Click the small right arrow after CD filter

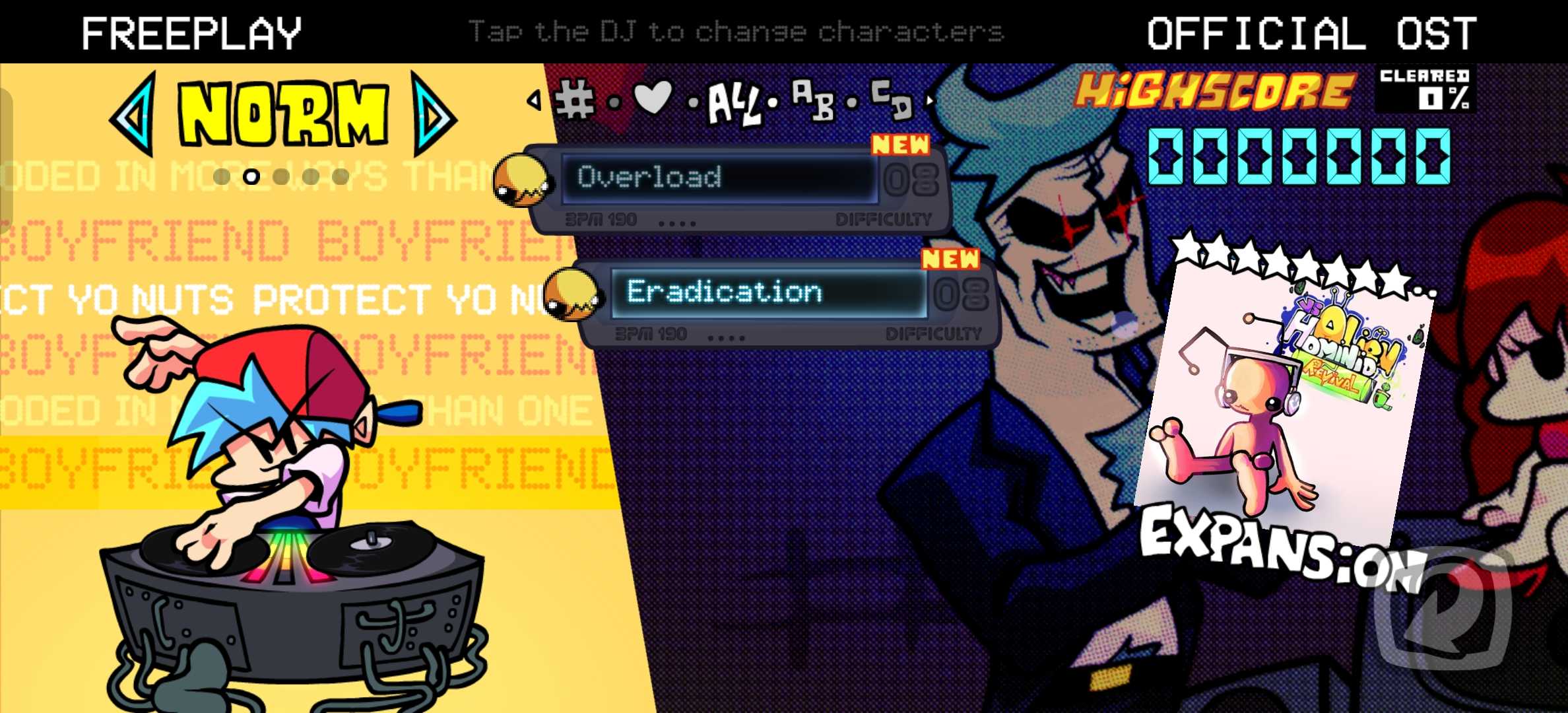[x=931, y=100]
